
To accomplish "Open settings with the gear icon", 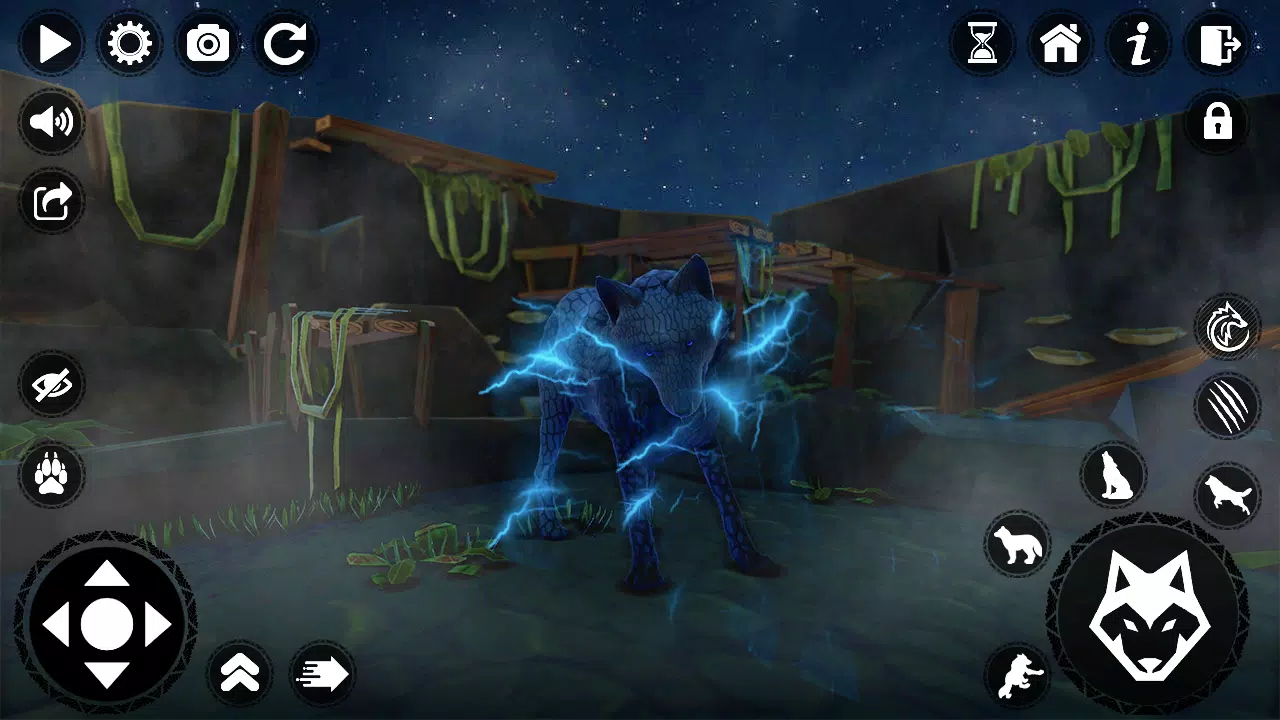I will (128, 43).
